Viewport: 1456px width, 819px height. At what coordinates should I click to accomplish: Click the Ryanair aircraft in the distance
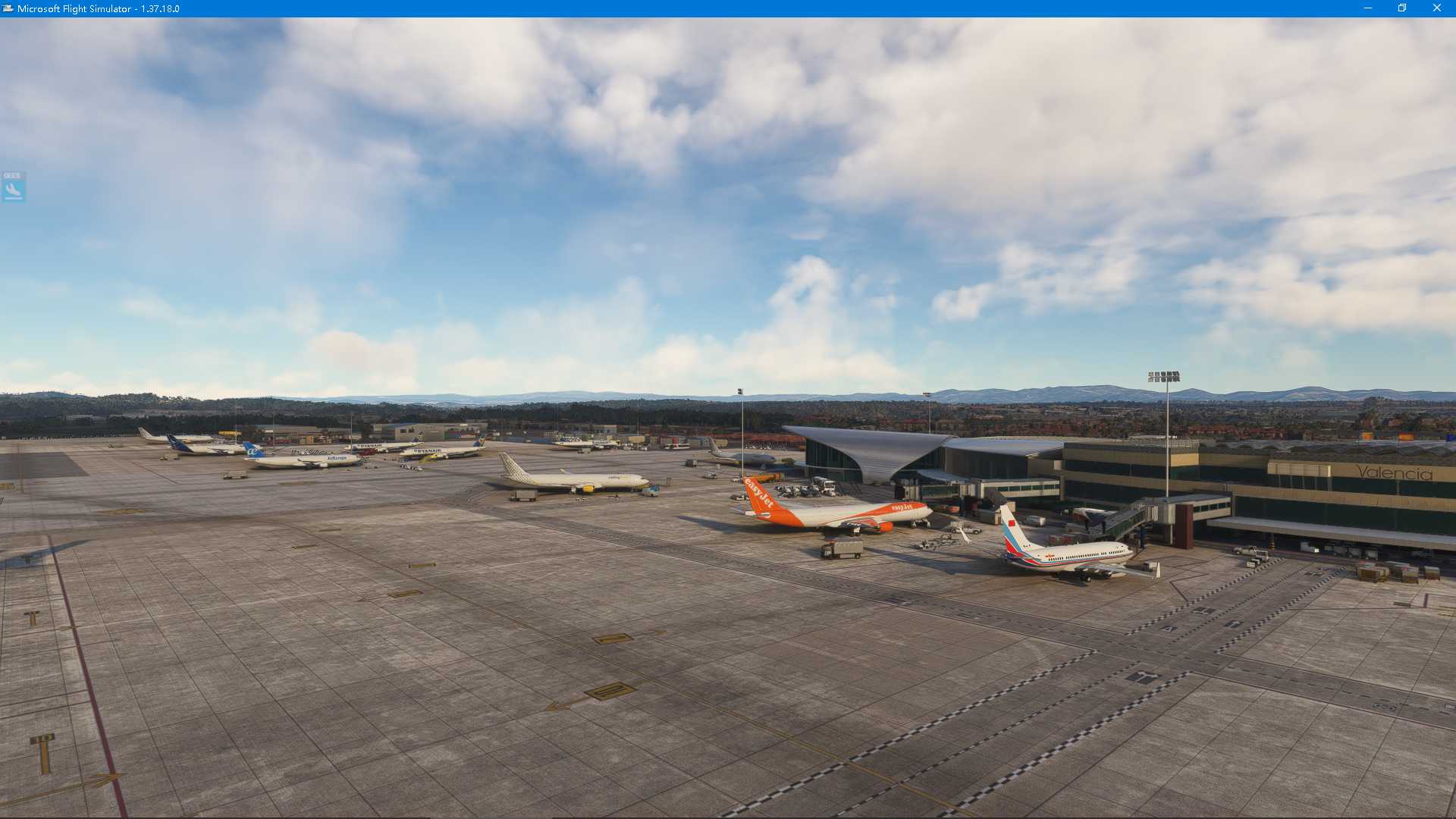tap(432, 450)
